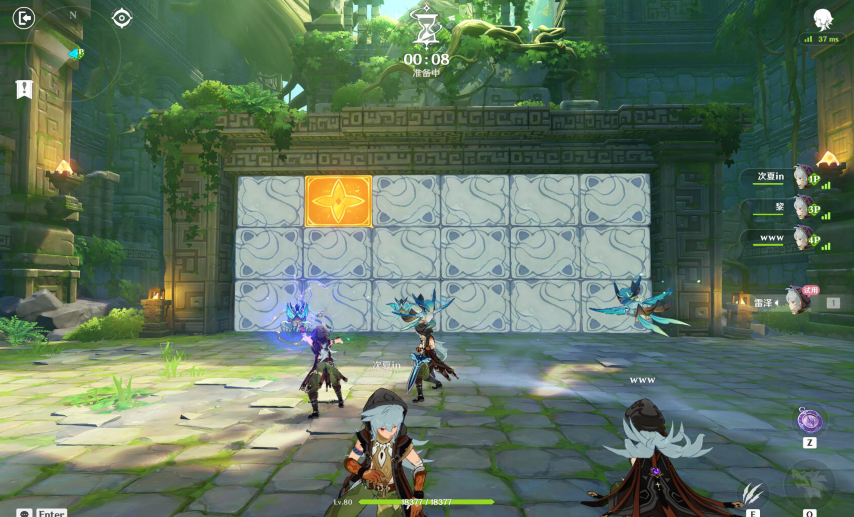Choose the trial character 雷泽 party slot
The image size is (854, 517).
click(x=789, y=301)
